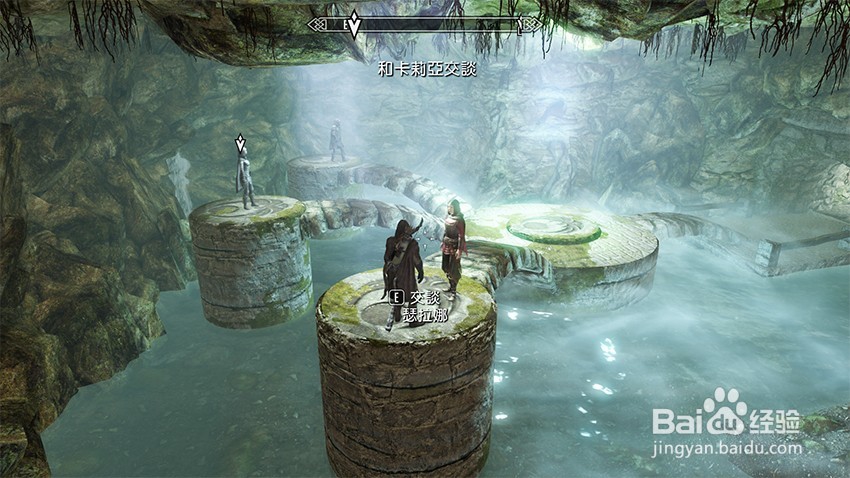Select the quest arrow marker on the compass

click(354, 24)
